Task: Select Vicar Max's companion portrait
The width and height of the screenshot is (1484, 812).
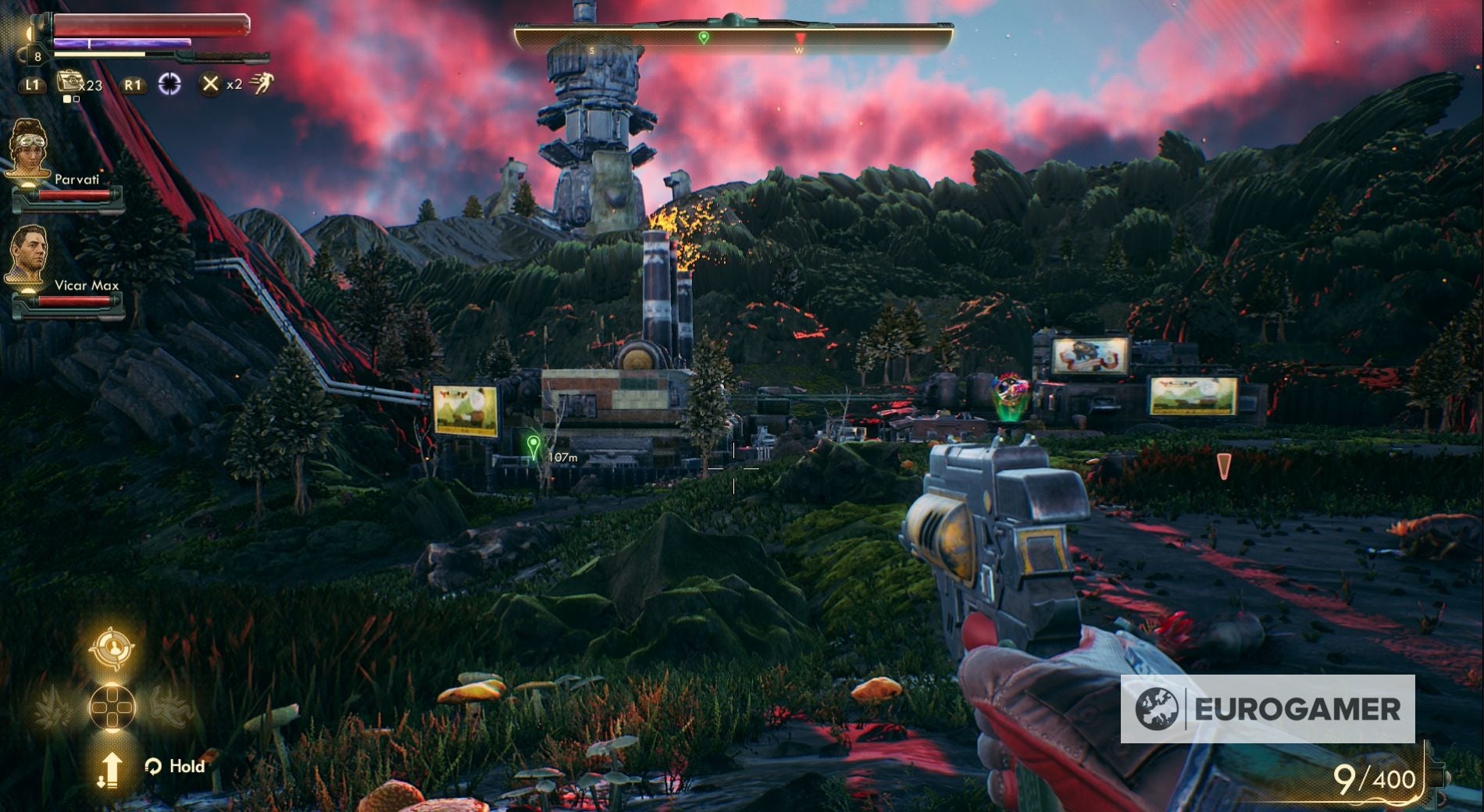Action: (29, 255)
